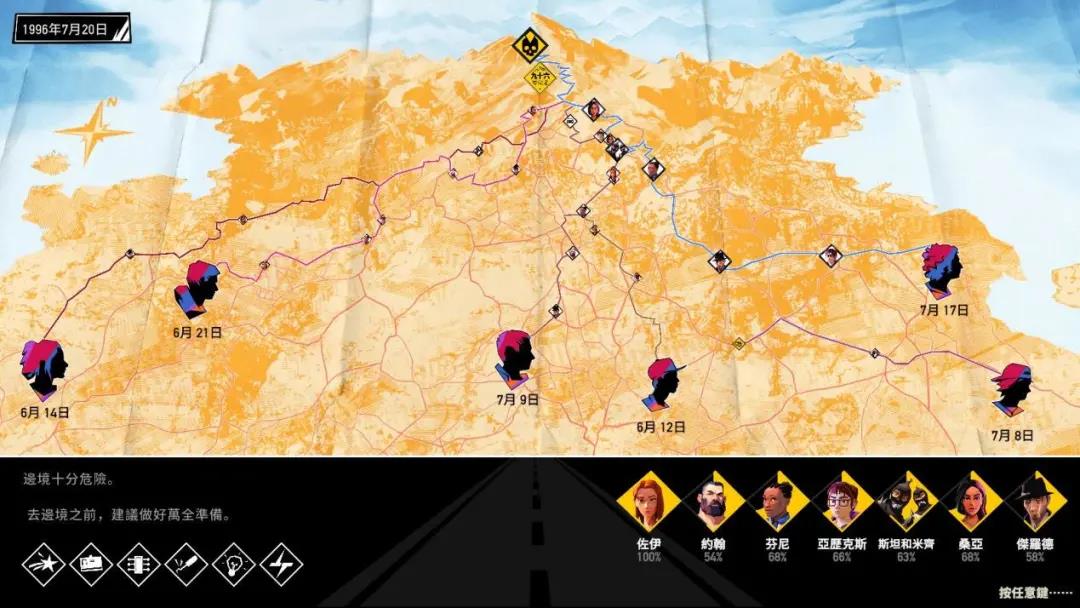Screen dimensions: 1080x608
Task: Select the 6月 14日 traveler silhouette marker
Action: pos(45,367)
